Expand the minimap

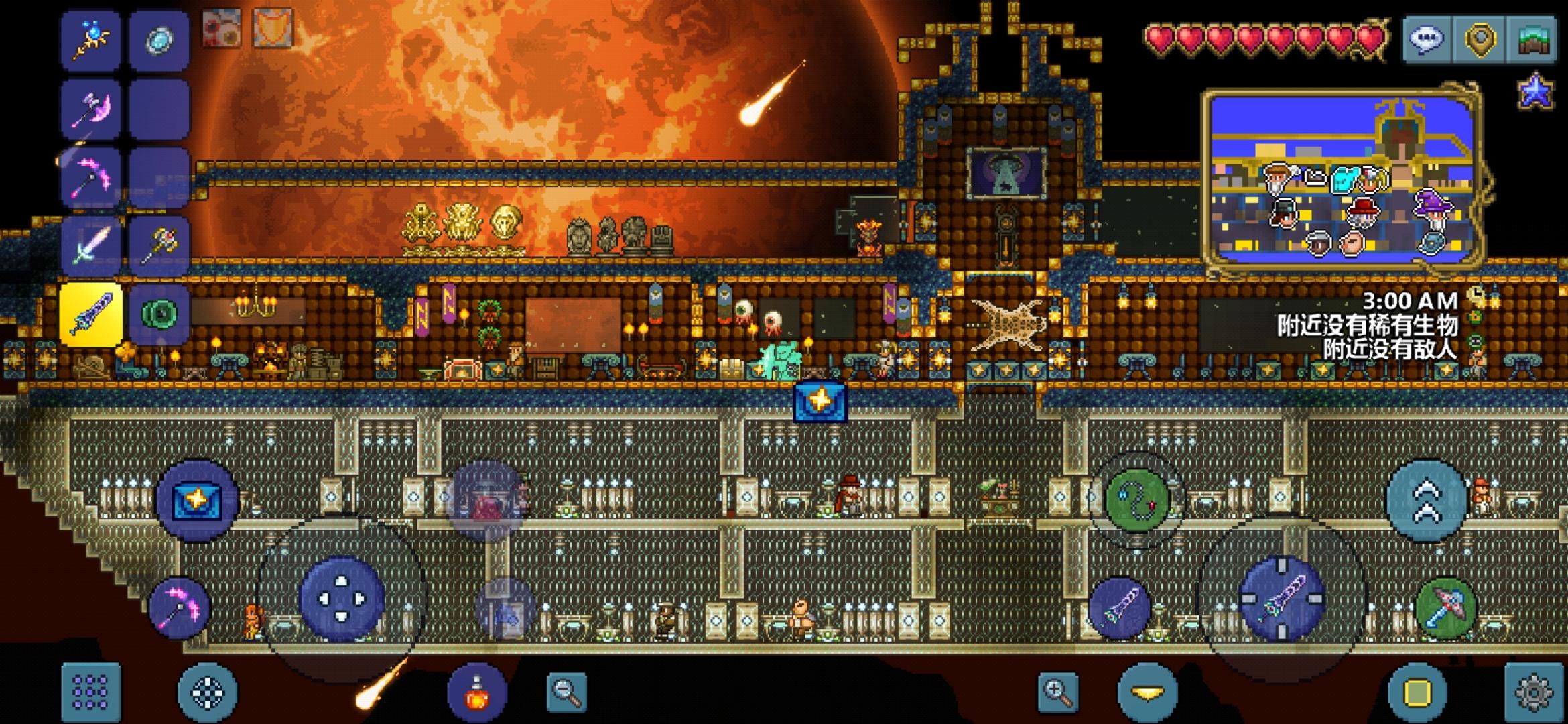tap(1344, 181)
